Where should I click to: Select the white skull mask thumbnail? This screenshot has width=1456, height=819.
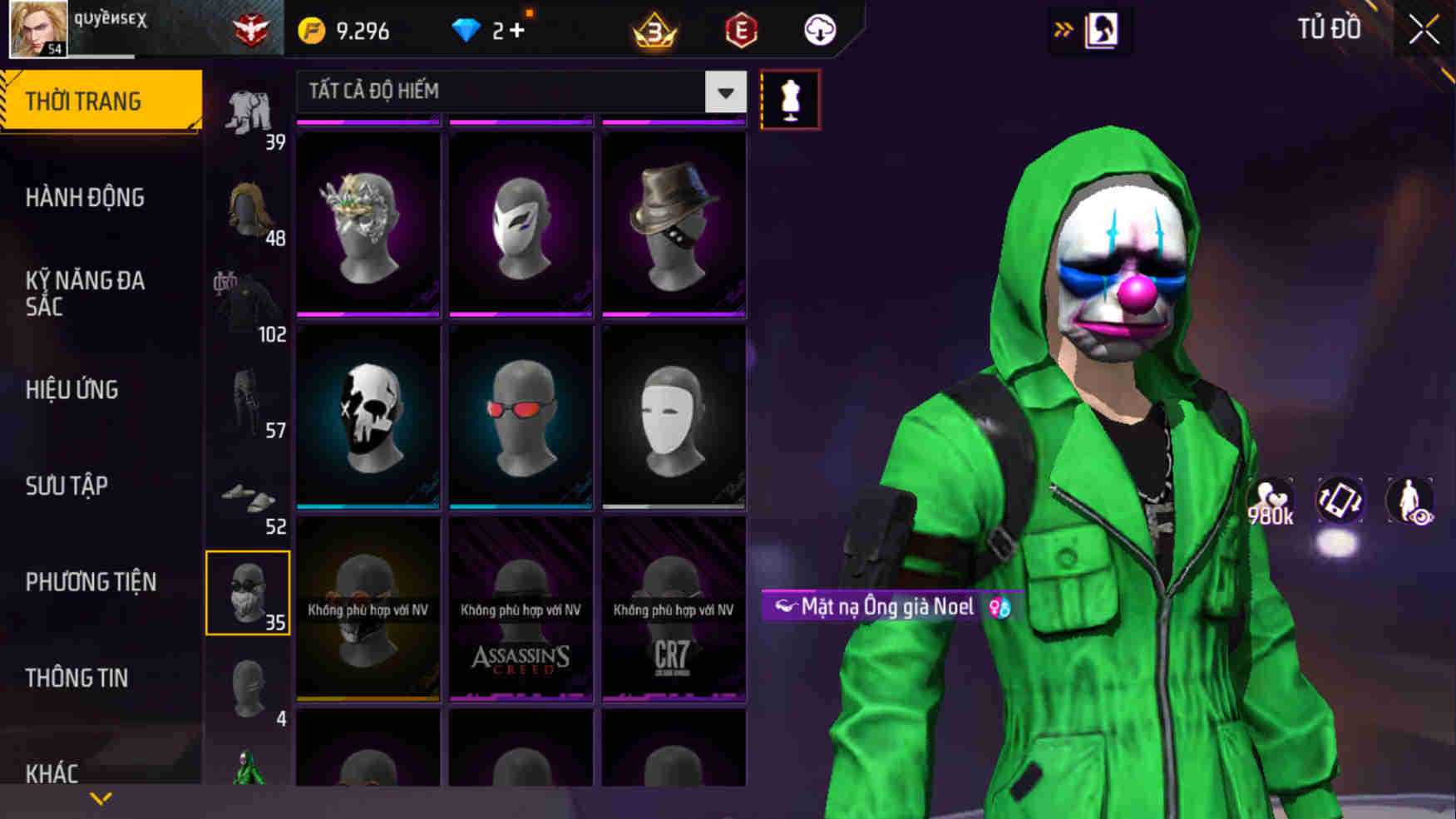coord(368,416)
